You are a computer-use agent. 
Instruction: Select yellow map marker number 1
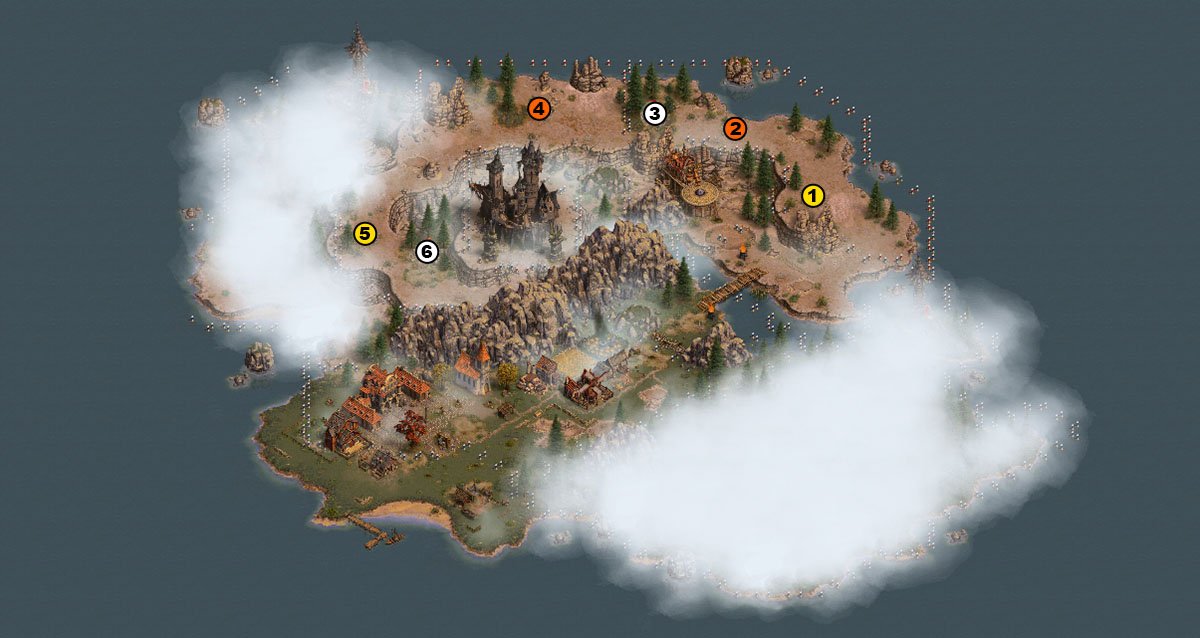(x=813, y=196)
